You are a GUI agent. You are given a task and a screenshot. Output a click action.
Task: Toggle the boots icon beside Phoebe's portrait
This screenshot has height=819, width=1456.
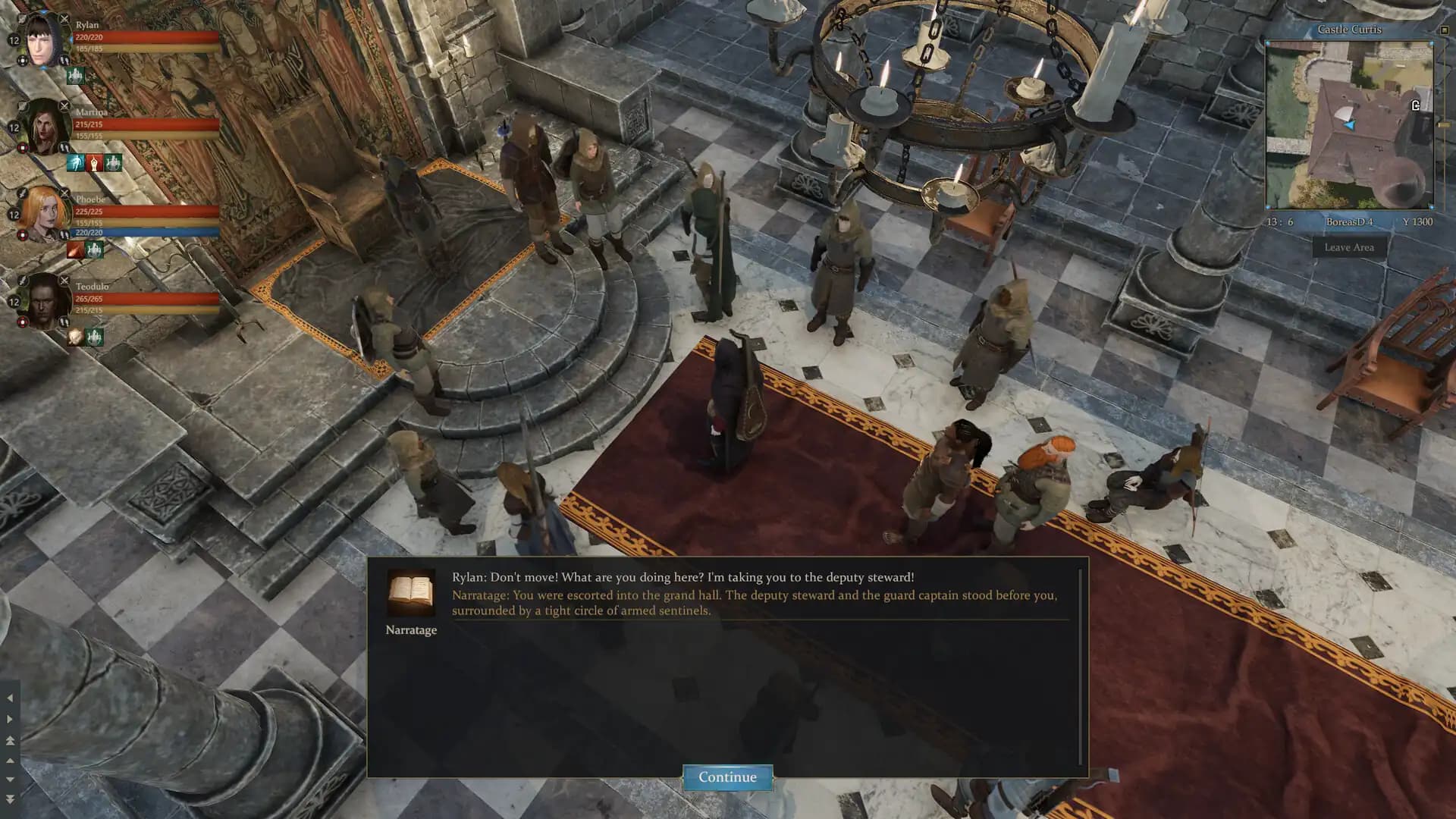(x=63, y=234)
